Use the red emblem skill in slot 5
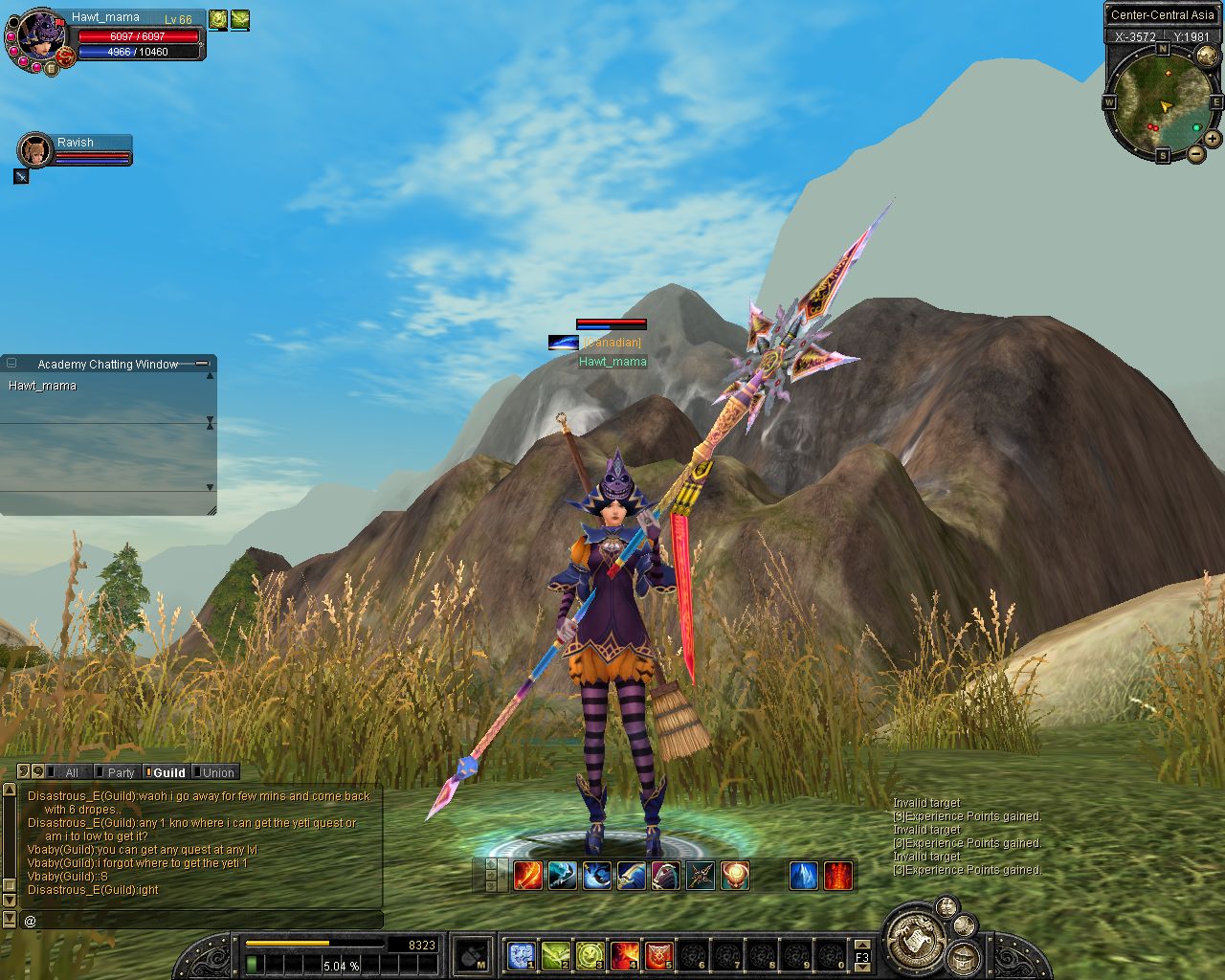1225x980 pixels. pyautogui.click(x=658, y=954)
